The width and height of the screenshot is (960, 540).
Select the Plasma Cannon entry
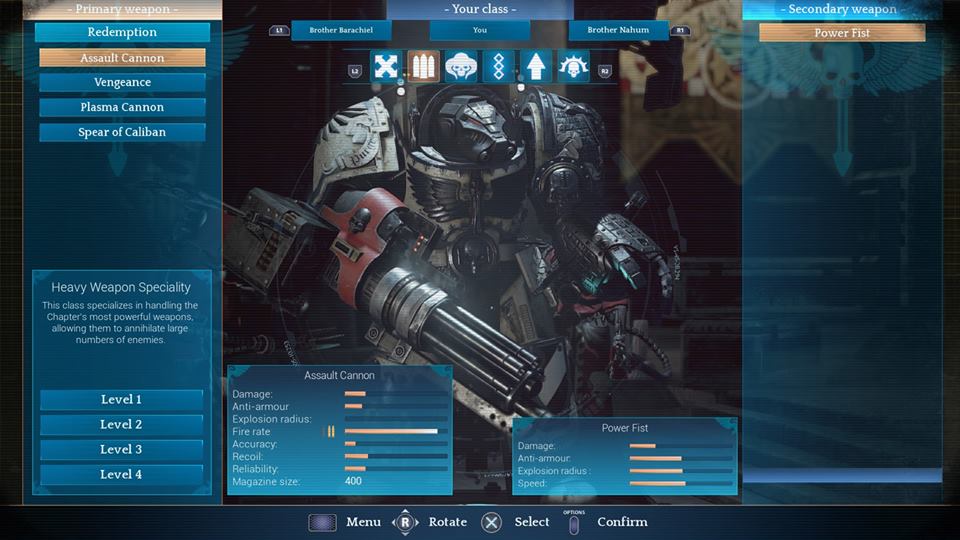122,107
